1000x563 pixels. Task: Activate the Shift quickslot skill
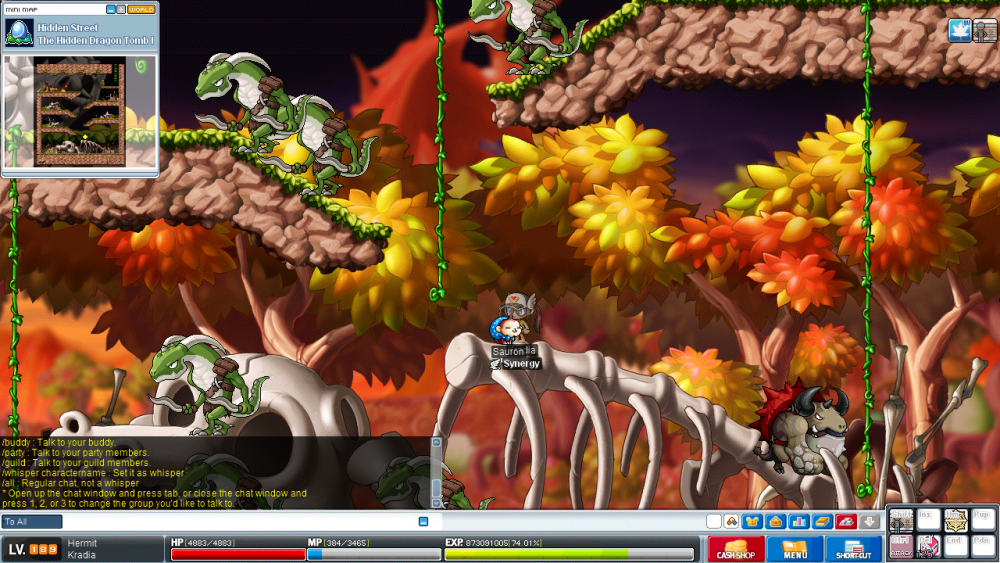tap(901, 520)
